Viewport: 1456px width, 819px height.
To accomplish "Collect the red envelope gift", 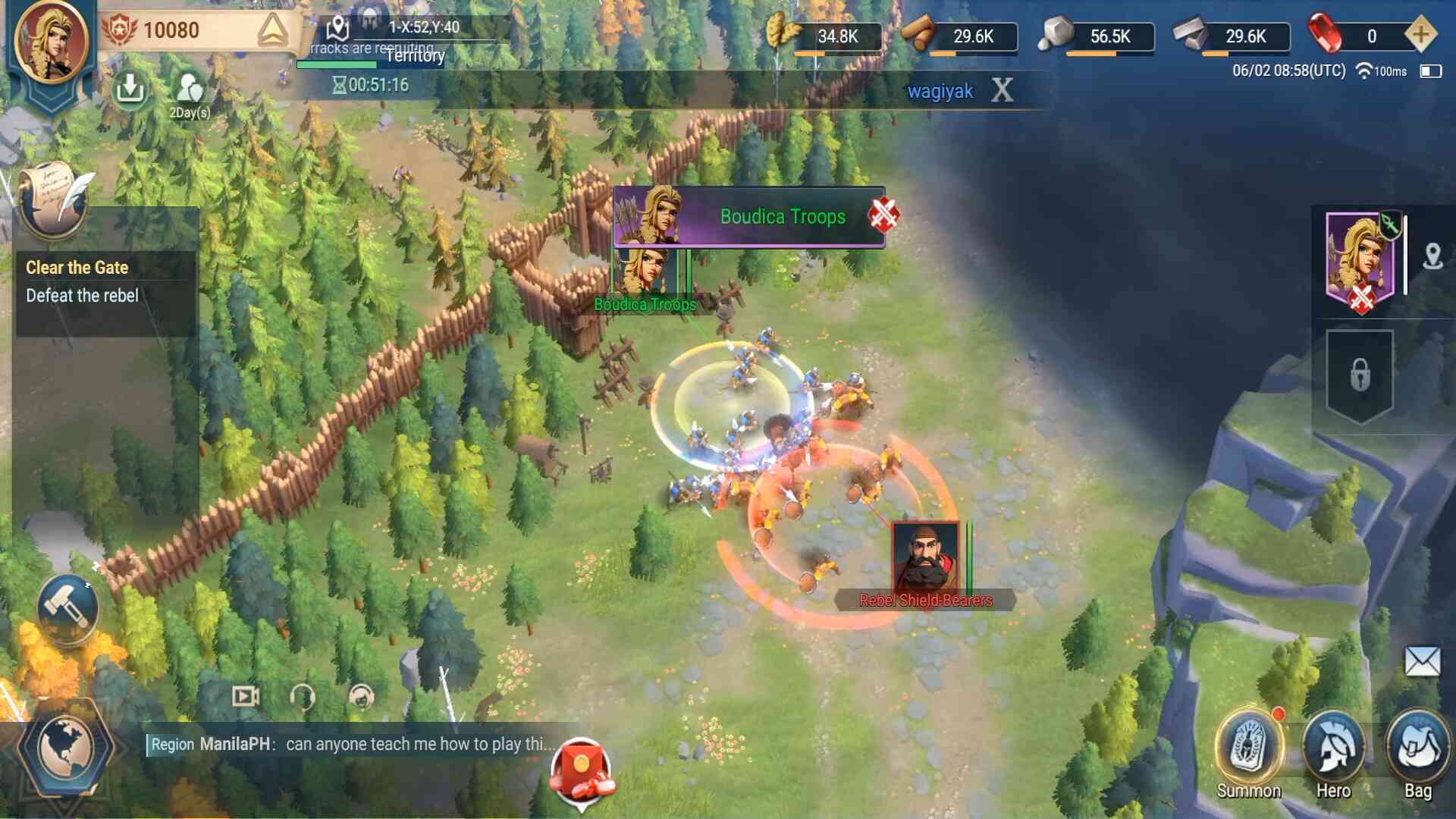I will (x=582, y=769).
